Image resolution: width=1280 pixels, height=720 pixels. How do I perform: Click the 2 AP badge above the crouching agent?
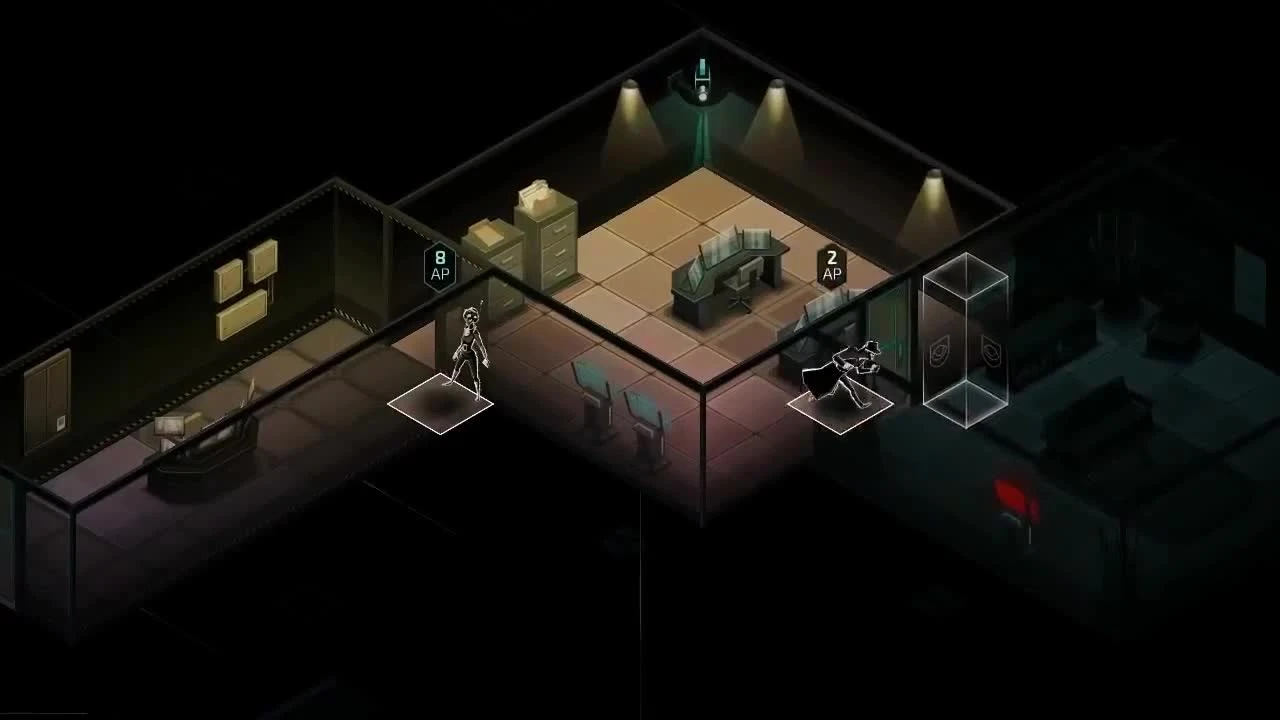tap(833, 264)
